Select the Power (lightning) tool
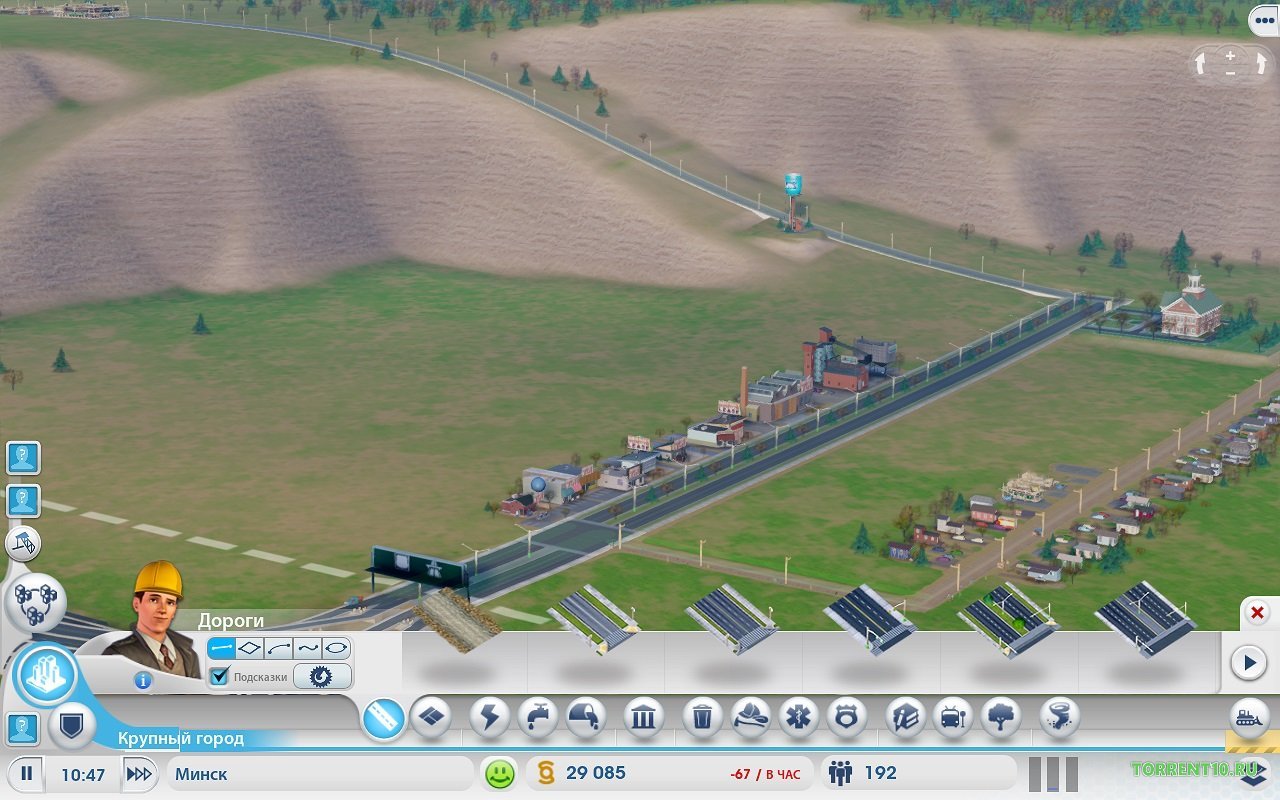 point(489,717)
